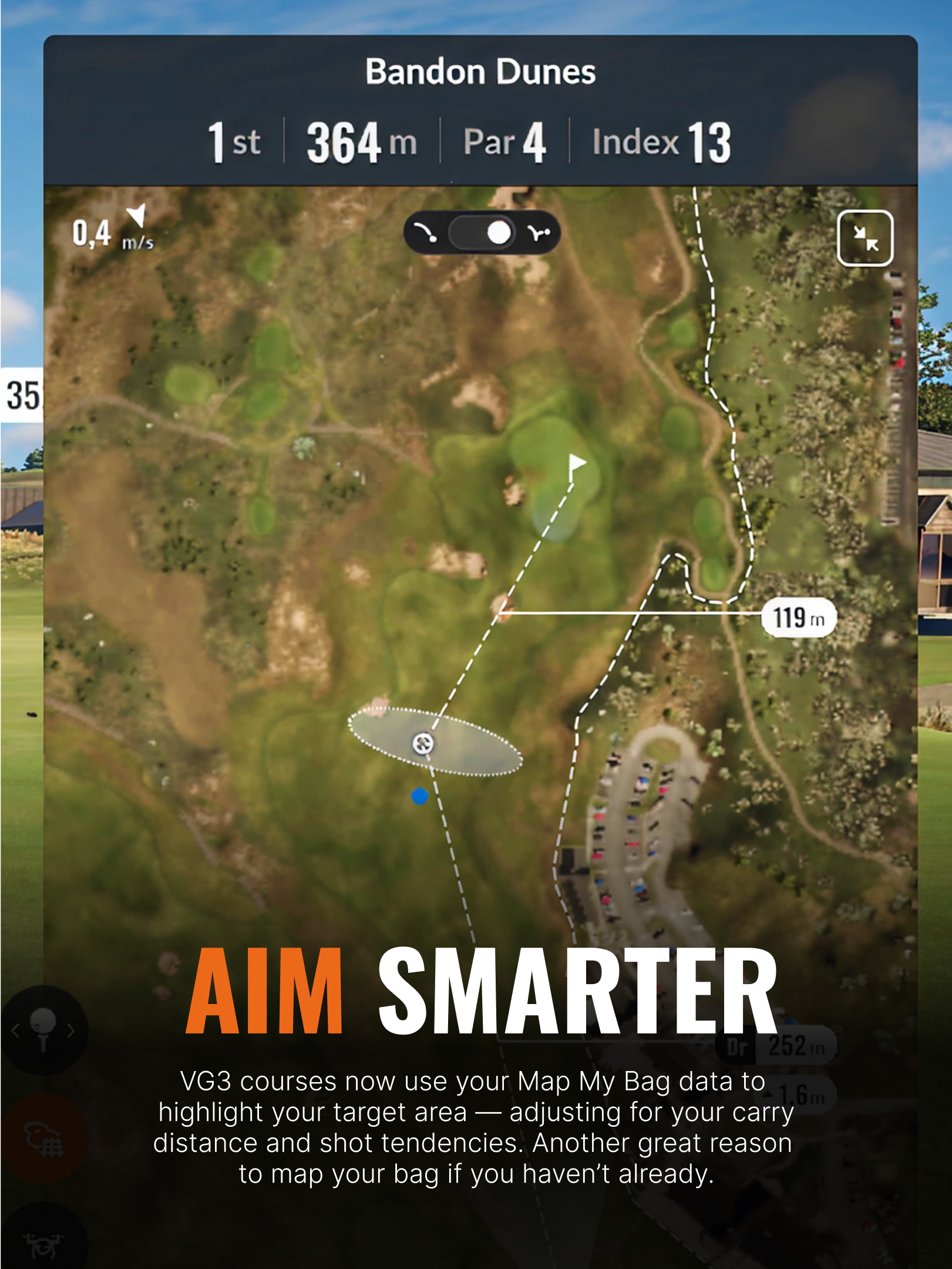Image resolution: width=952 pixels, height=1269 pixels.
Task: Click the next-tee right arrow
Action: (x=71, y=1030)
